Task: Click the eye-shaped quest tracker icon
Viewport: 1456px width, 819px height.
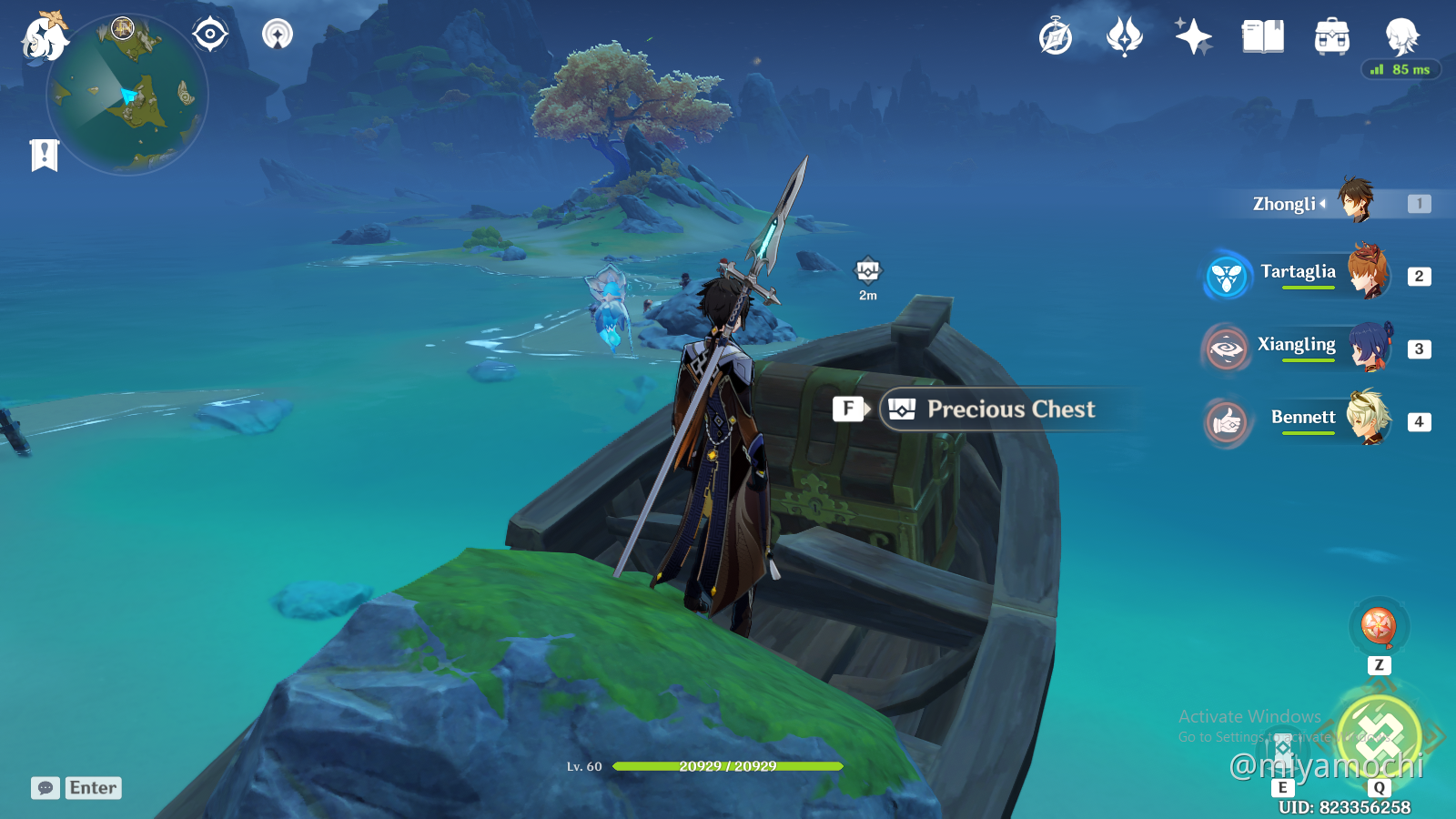Action: [210, 33]
